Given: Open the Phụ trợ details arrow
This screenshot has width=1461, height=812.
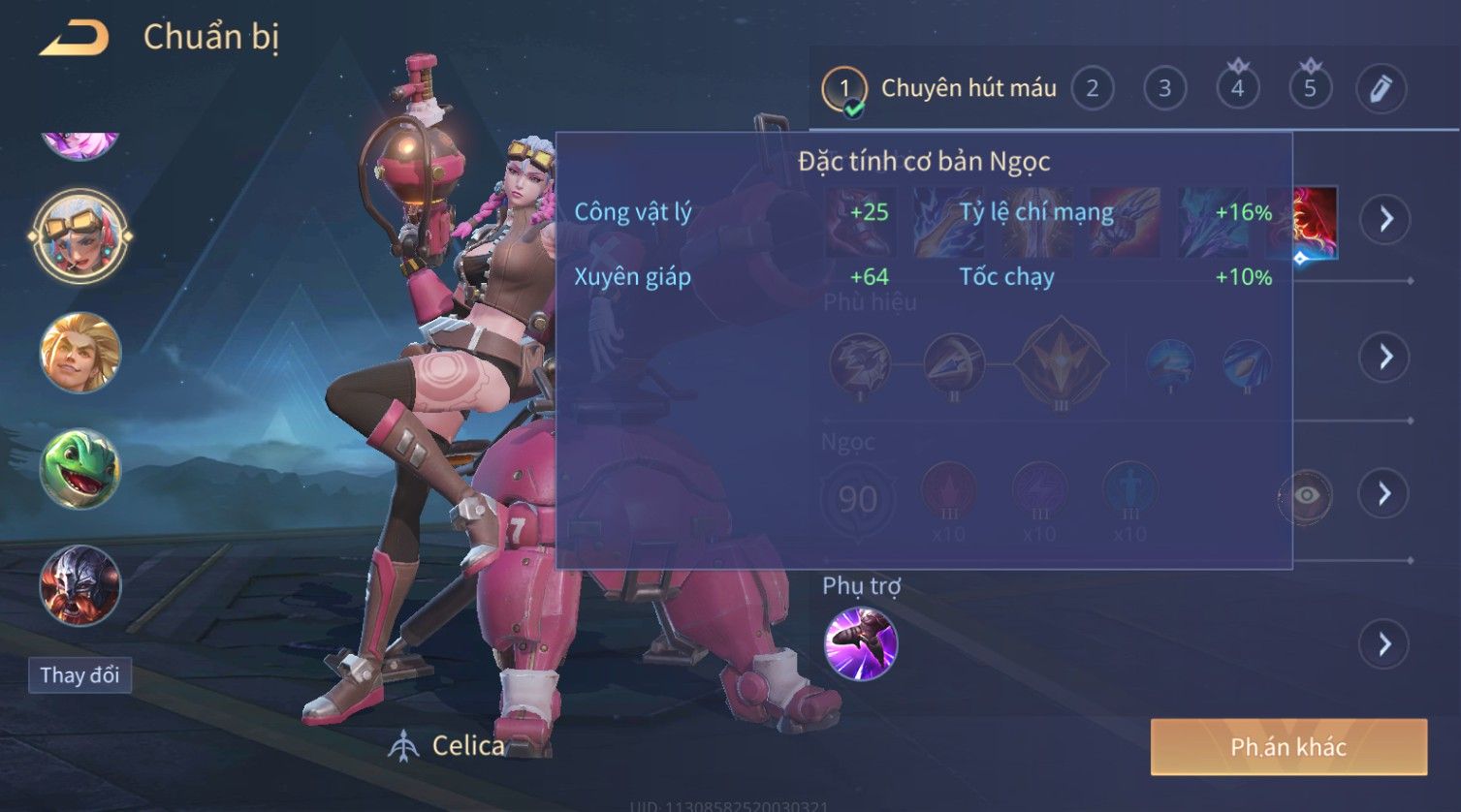Looking at the screenshot, I should 1384,644.
